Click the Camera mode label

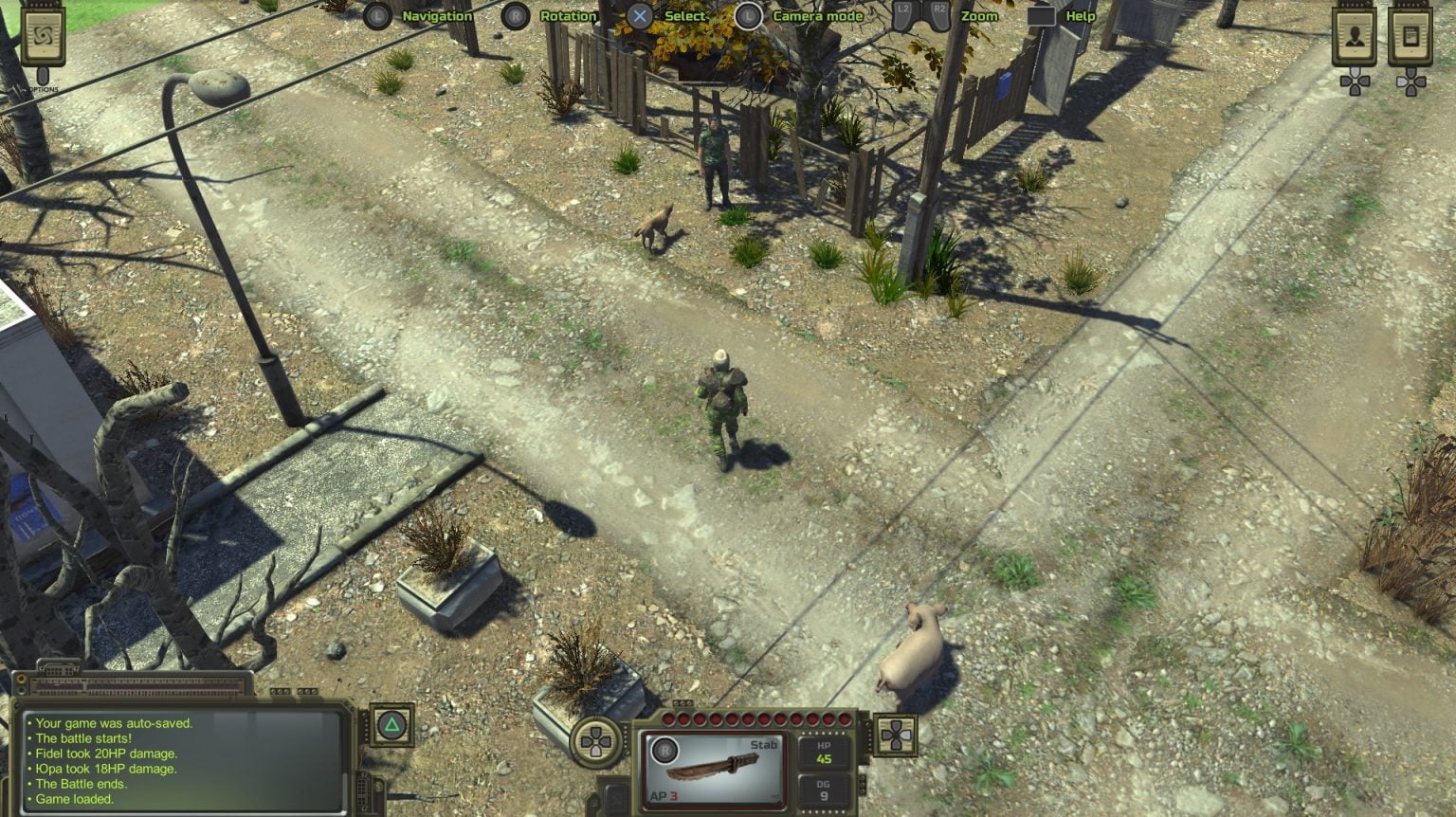817,16
